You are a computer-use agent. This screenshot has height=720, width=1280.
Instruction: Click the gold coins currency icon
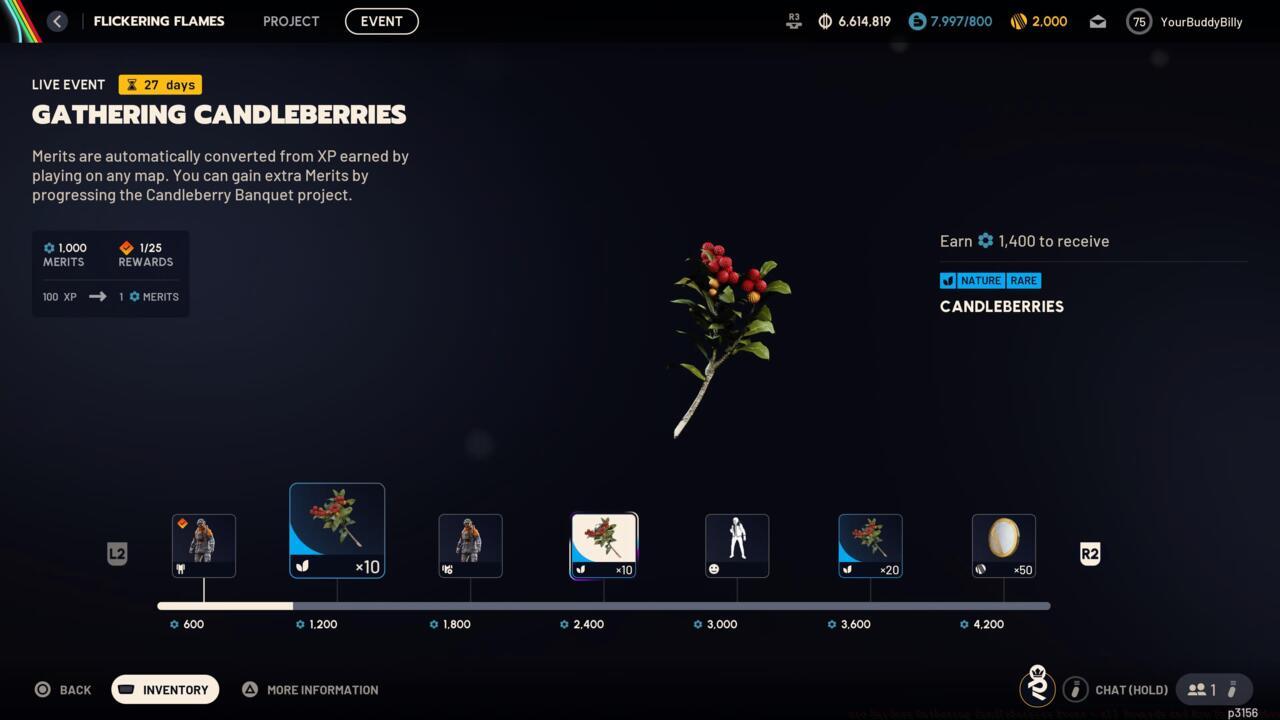point(1018,21)
